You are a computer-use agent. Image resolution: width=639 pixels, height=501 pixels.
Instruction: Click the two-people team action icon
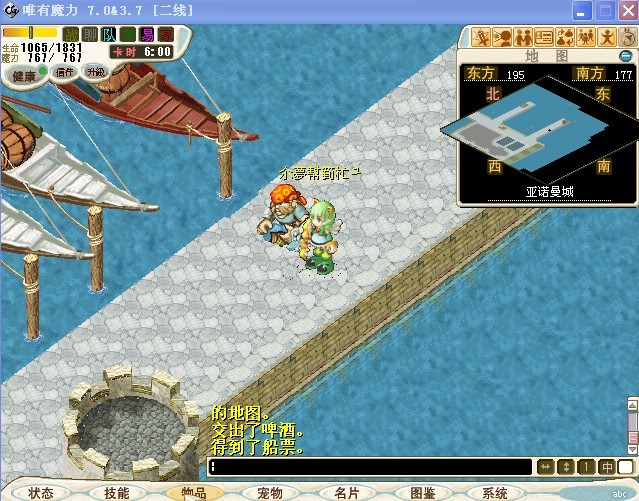(523, 37)
